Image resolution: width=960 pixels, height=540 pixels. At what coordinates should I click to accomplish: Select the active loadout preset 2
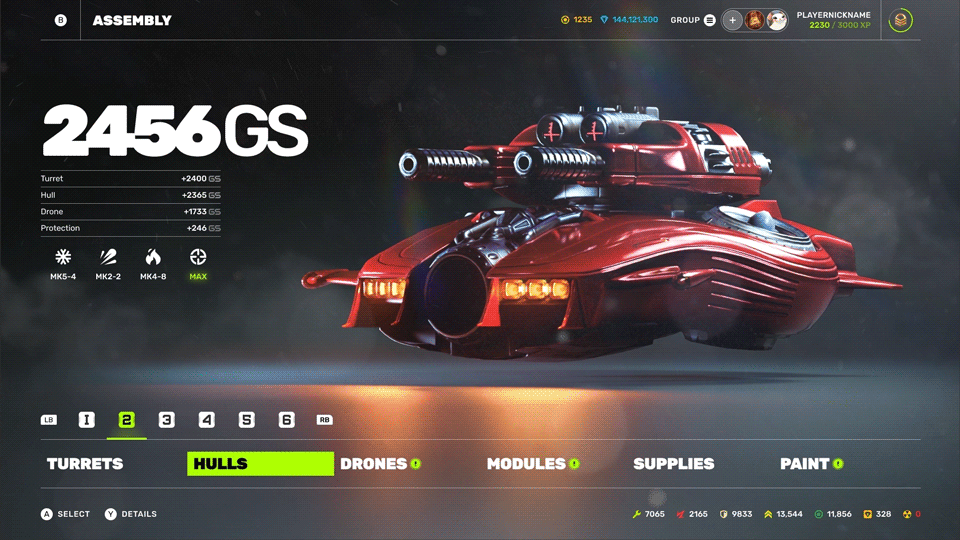click(127, 420)
